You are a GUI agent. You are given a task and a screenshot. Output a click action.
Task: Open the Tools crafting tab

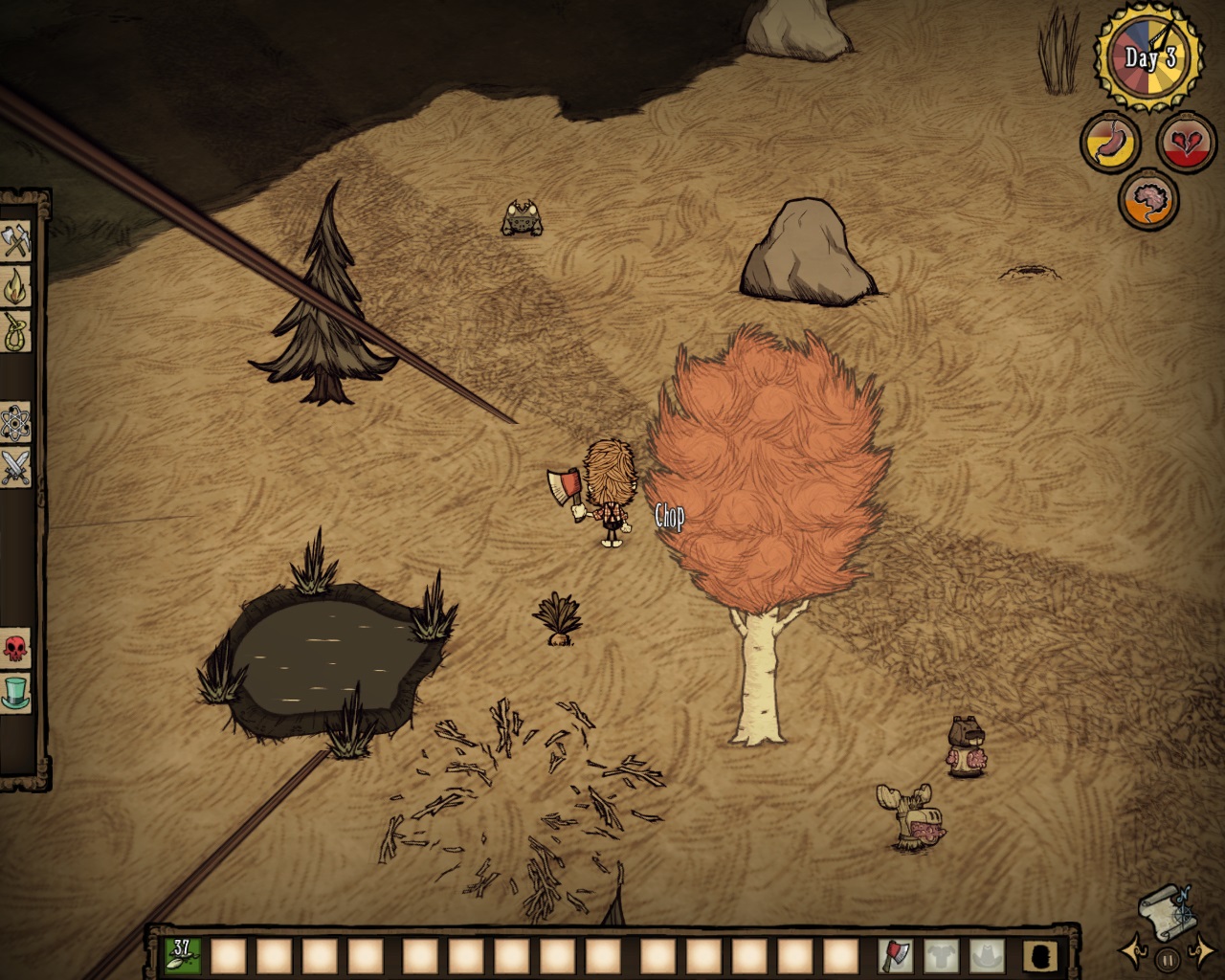coord(16,240)
